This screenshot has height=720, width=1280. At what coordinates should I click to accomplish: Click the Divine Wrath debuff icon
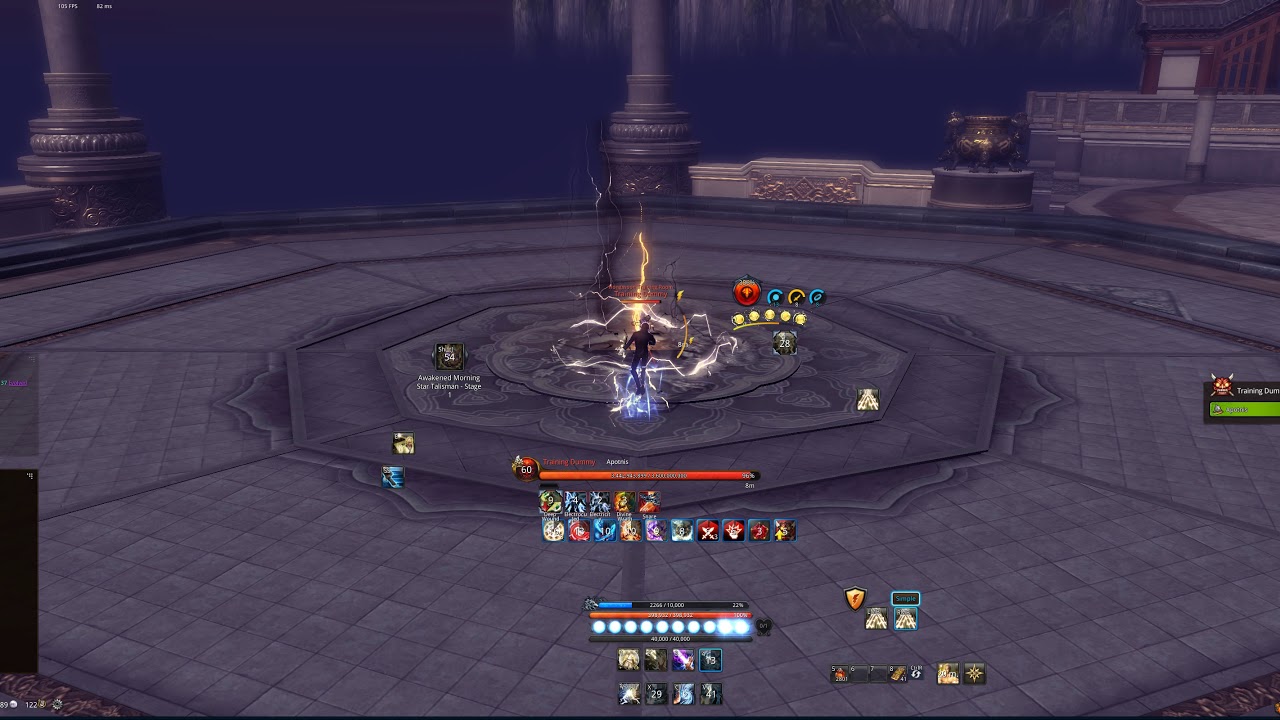pyautogui.click(x=624, y=502)
